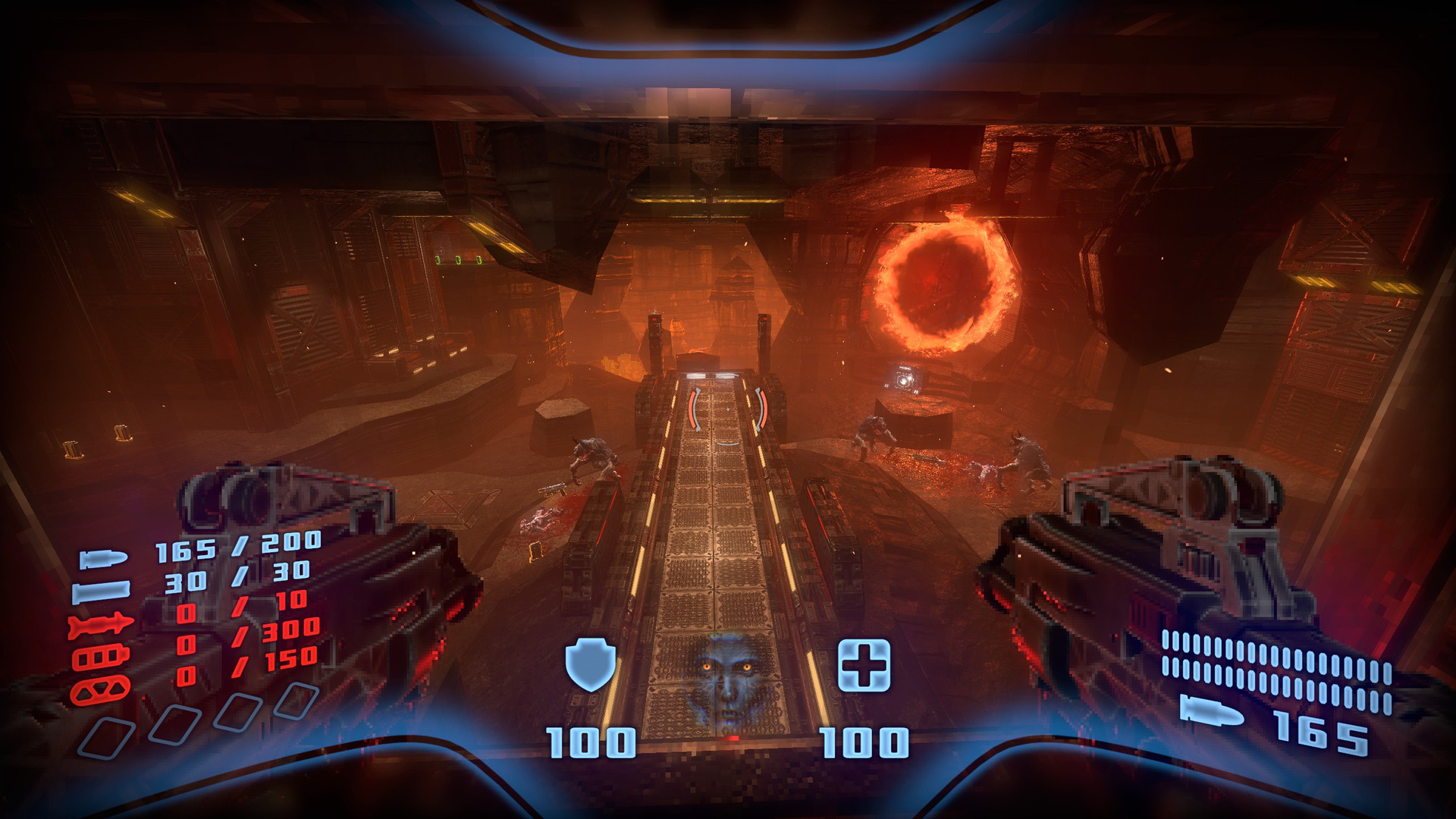Select the bullet ammo type icon
Image resolution: width=1456 pixels, height=819 pixels.
[x=104, y=560]
